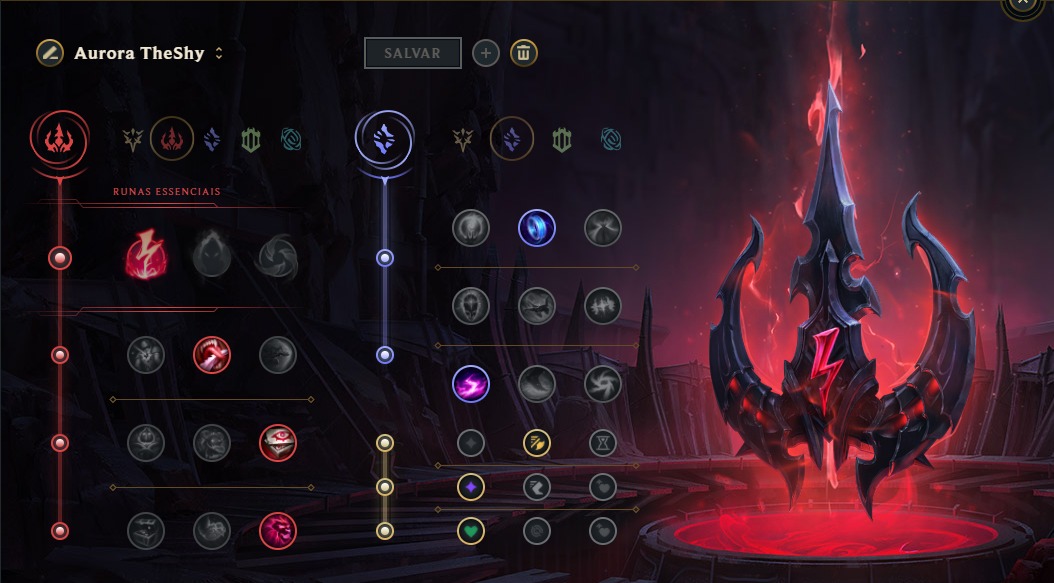Choose the Ultimate Hunter rune
Viewport: 1054px width, 583px height.
[x=277, y=530]
